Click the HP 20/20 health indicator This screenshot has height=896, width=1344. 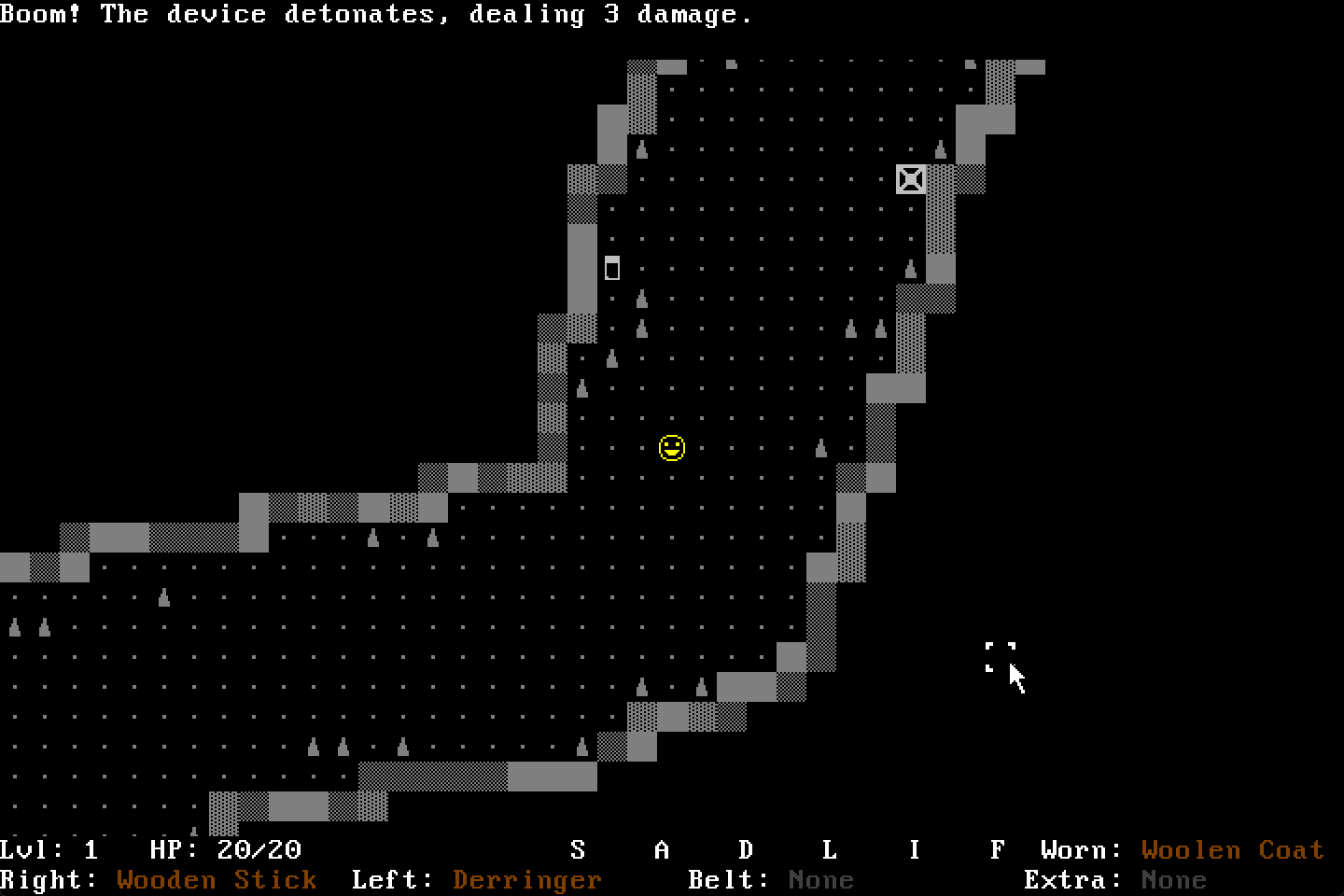(x=224, y=850)
